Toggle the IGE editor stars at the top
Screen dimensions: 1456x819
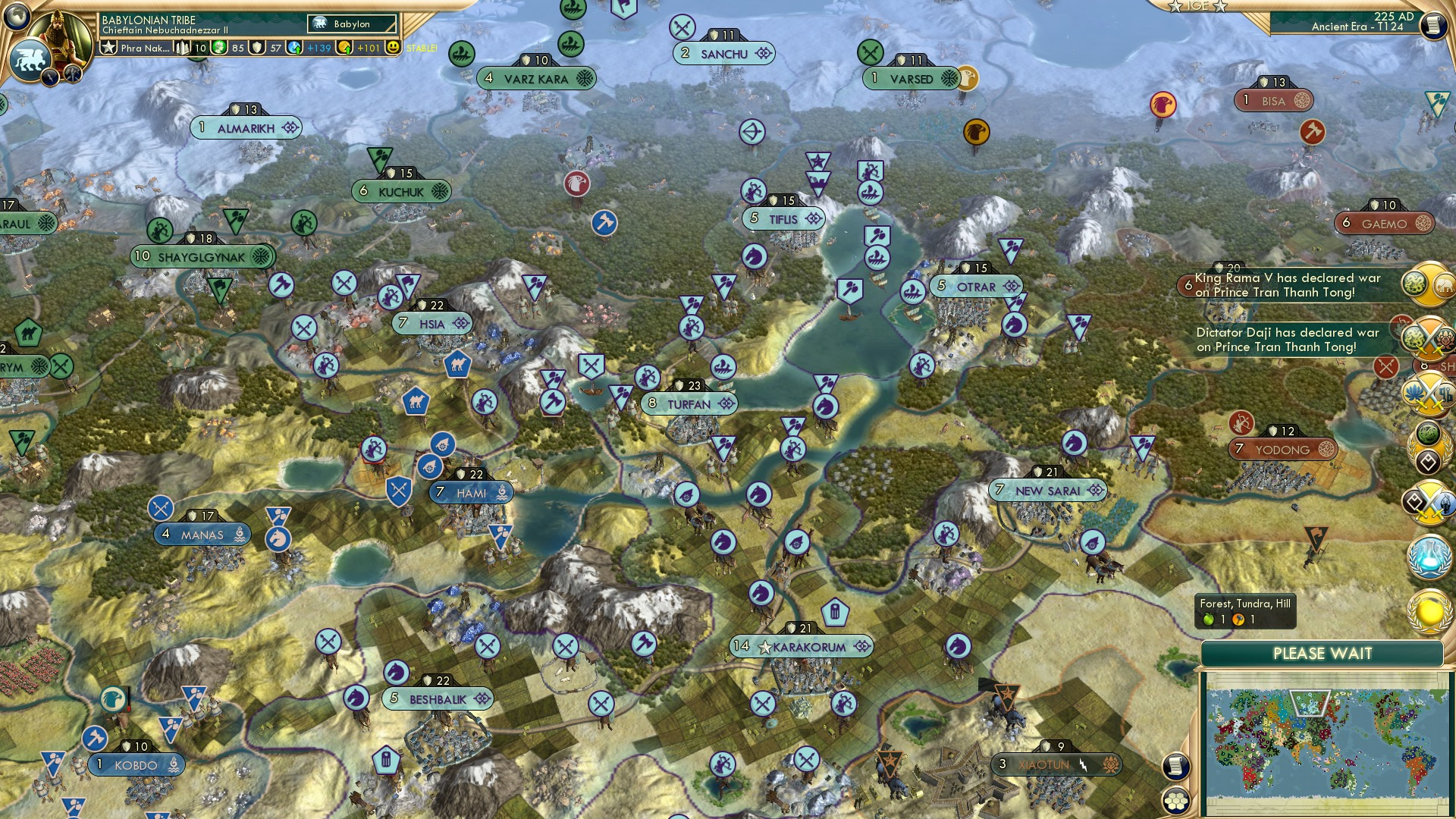1199,7
